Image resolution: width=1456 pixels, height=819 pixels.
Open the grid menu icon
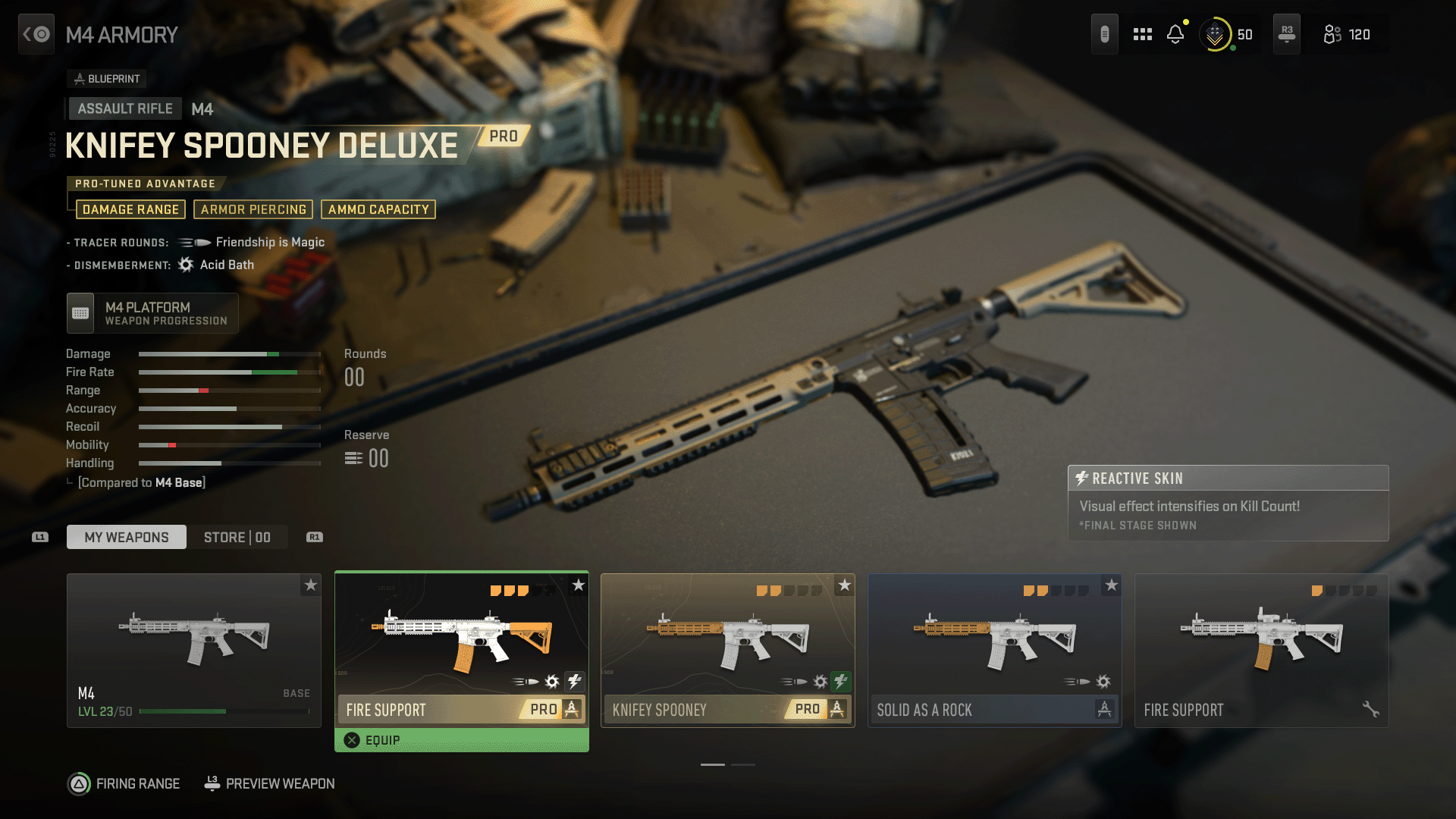click(1142, 34)
